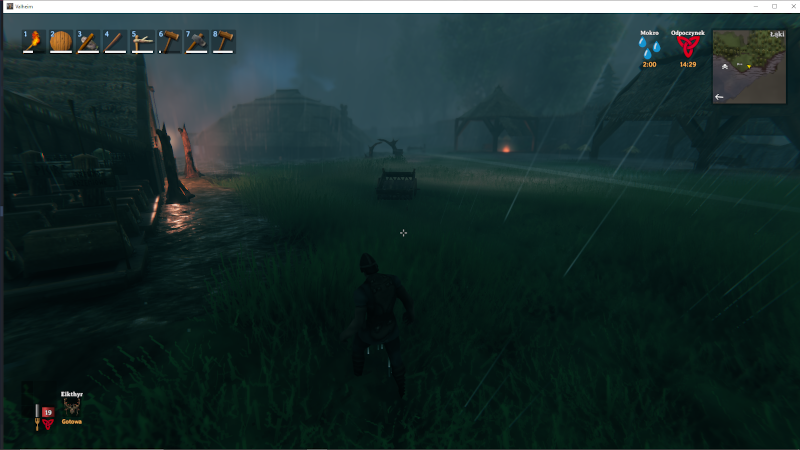
Task: Equip the round wooden shield
Action: click(x=60, y=41)
